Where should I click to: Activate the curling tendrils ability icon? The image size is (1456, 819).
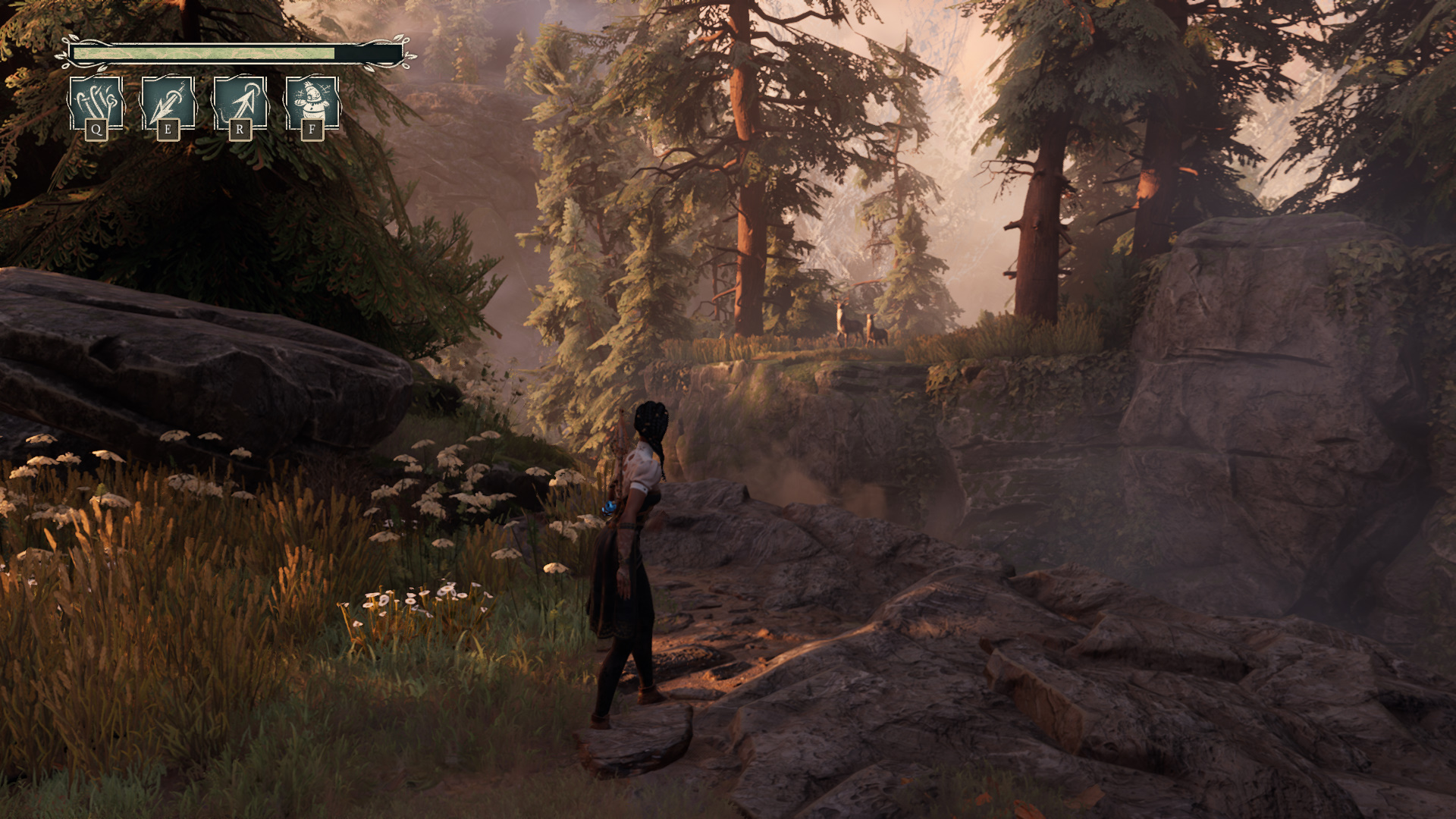tap(96, 103)
